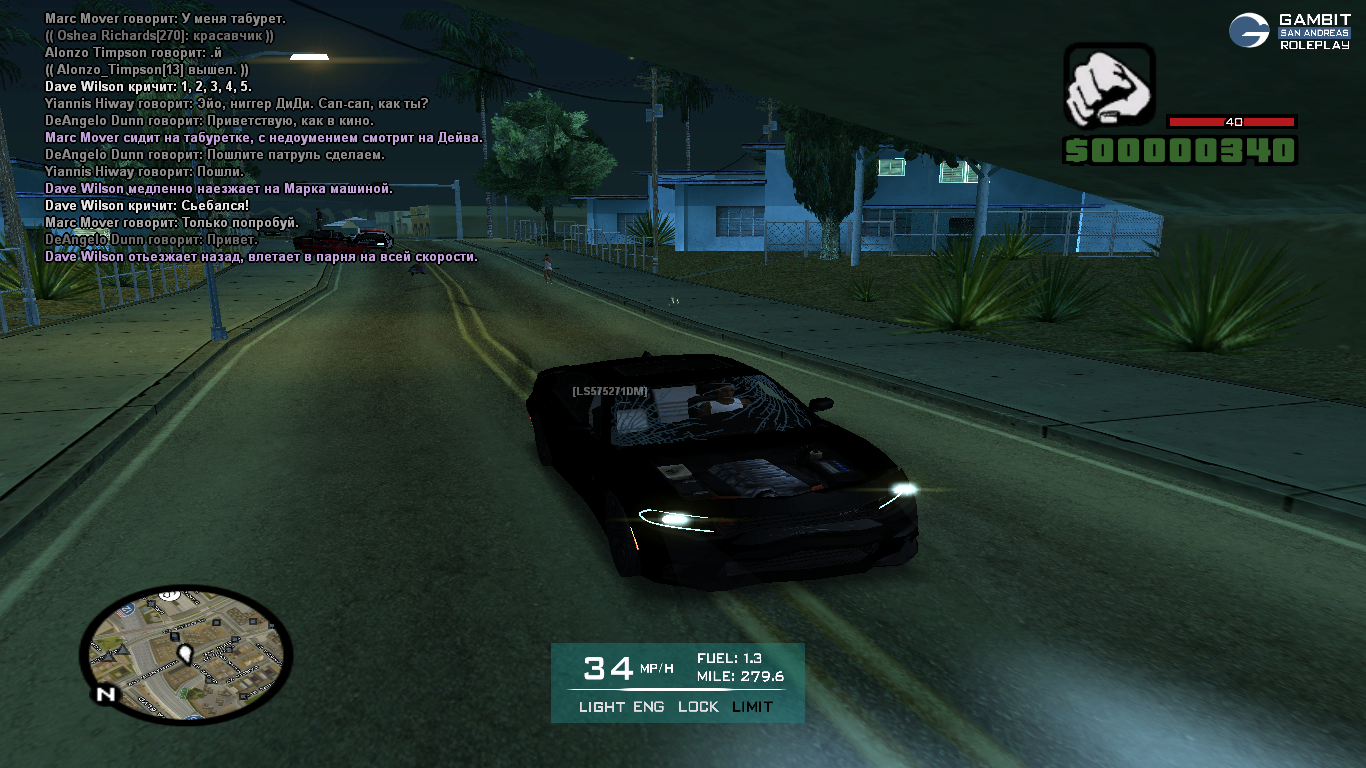Toggle the LOCK door indicator
1366x768 pixels.
pyautogui.click(x=698, y=707)
